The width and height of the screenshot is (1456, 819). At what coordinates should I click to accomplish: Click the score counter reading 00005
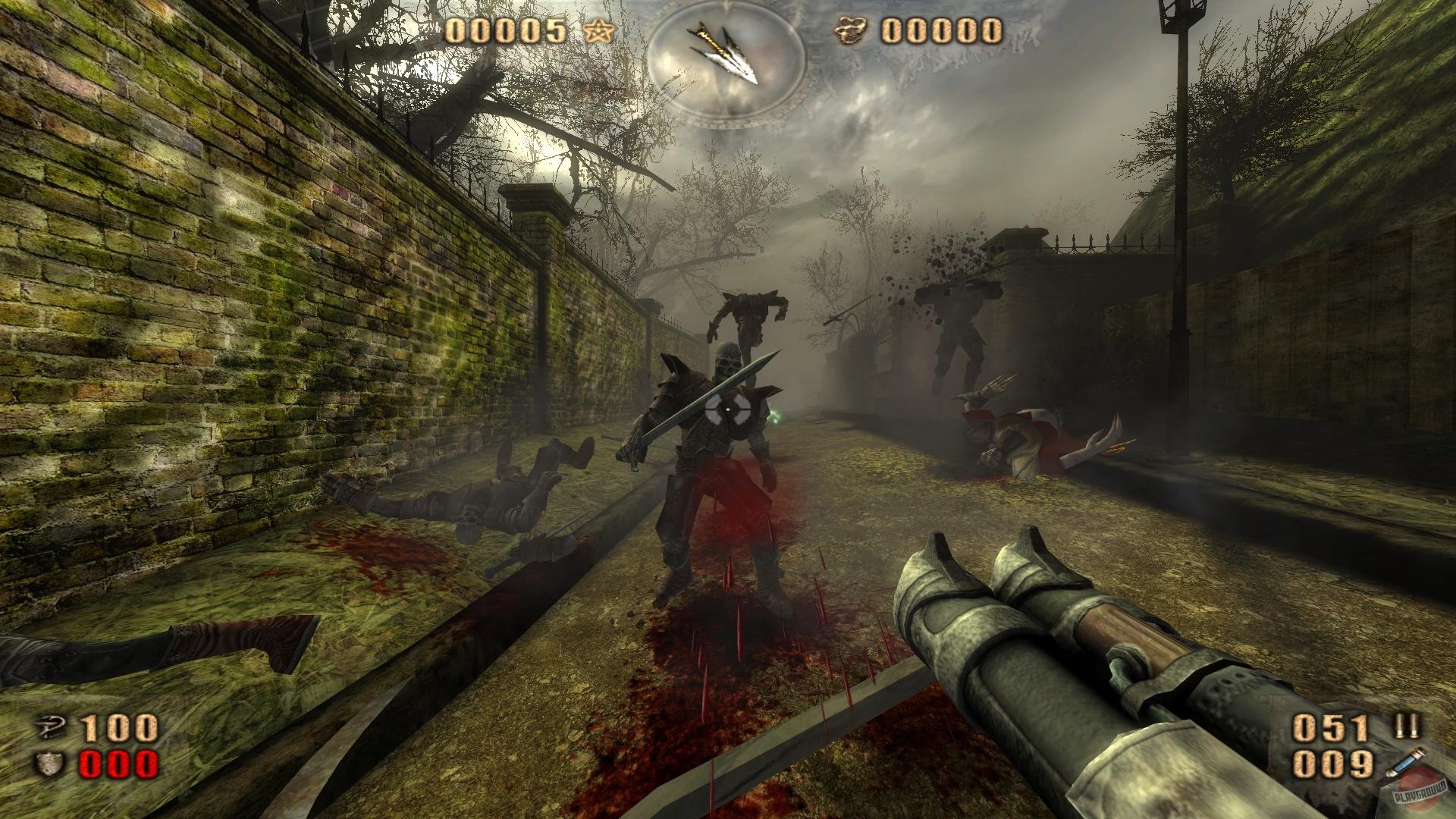pyautogui.click(x=504, y=32)
